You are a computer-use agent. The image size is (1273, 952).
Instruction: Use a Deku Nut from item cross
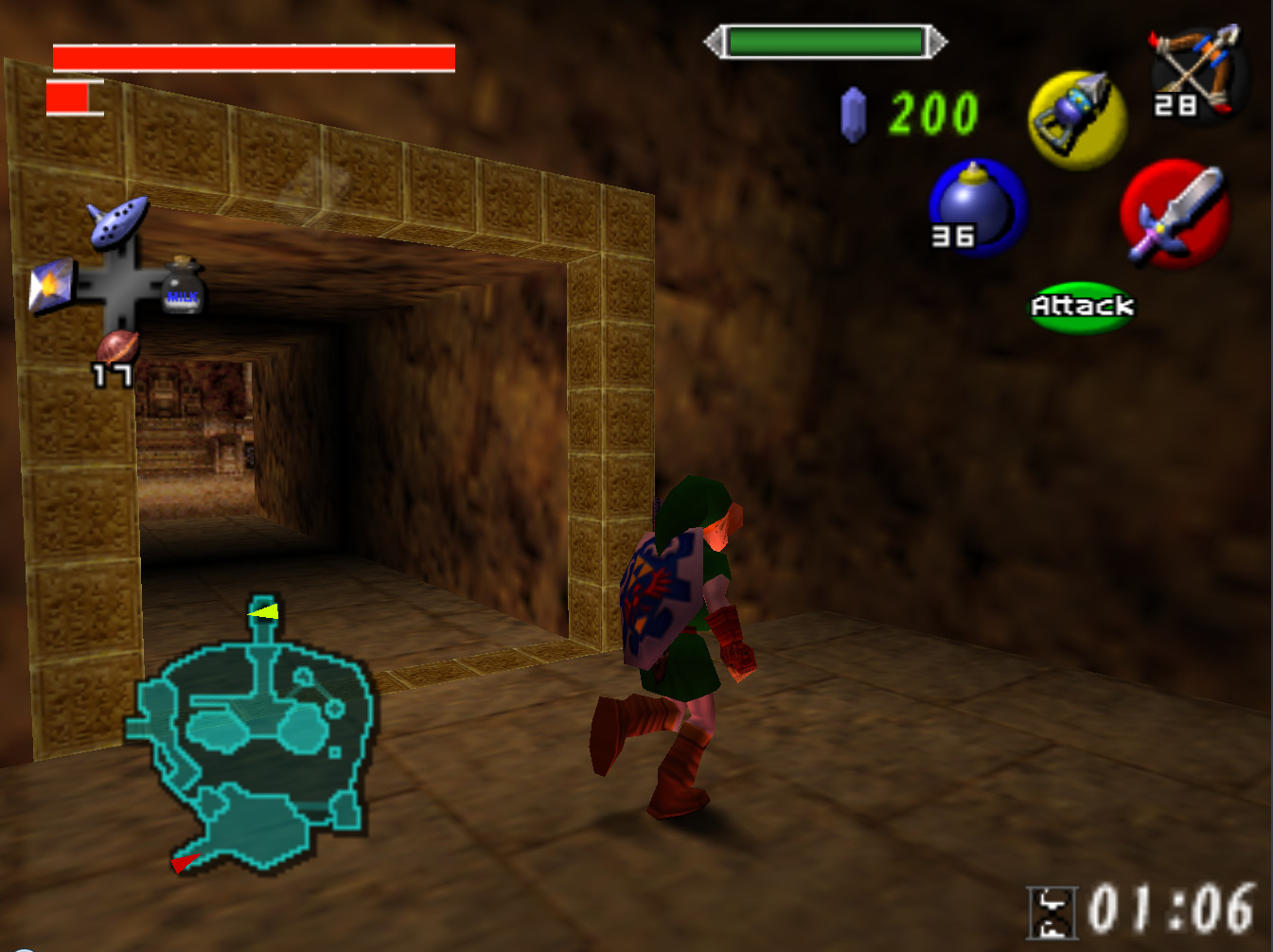click(117, 348)
